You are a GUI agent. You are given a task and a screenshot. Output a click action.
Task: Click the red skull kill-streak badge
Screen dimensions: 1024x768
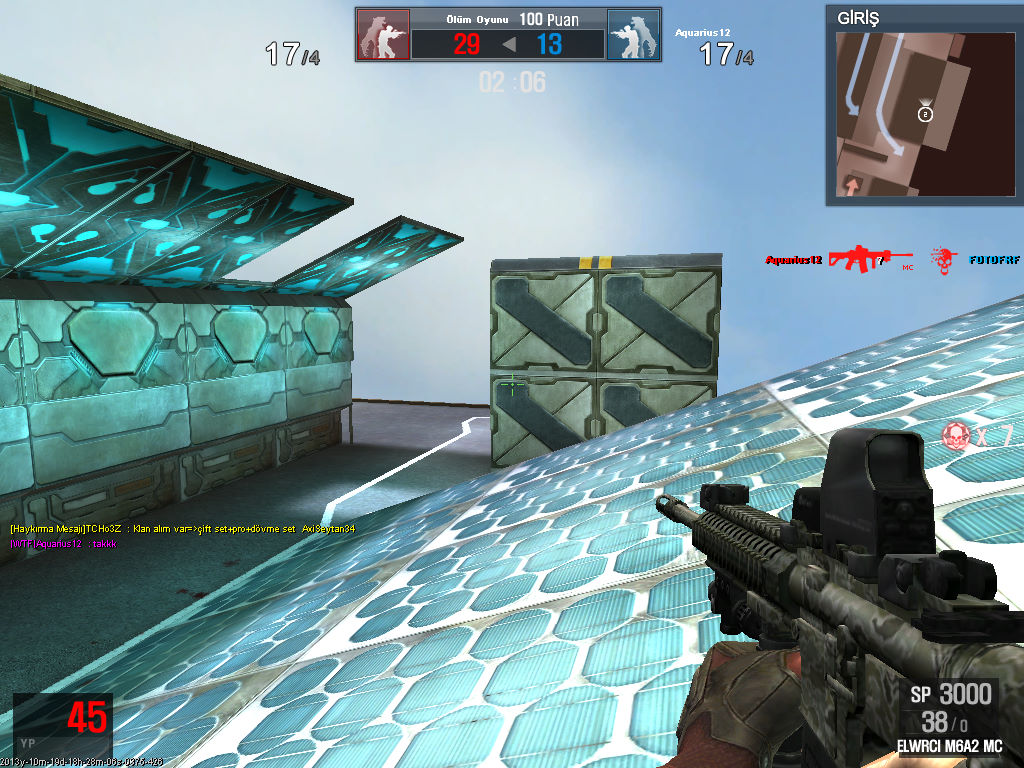(x=957, y=434)
